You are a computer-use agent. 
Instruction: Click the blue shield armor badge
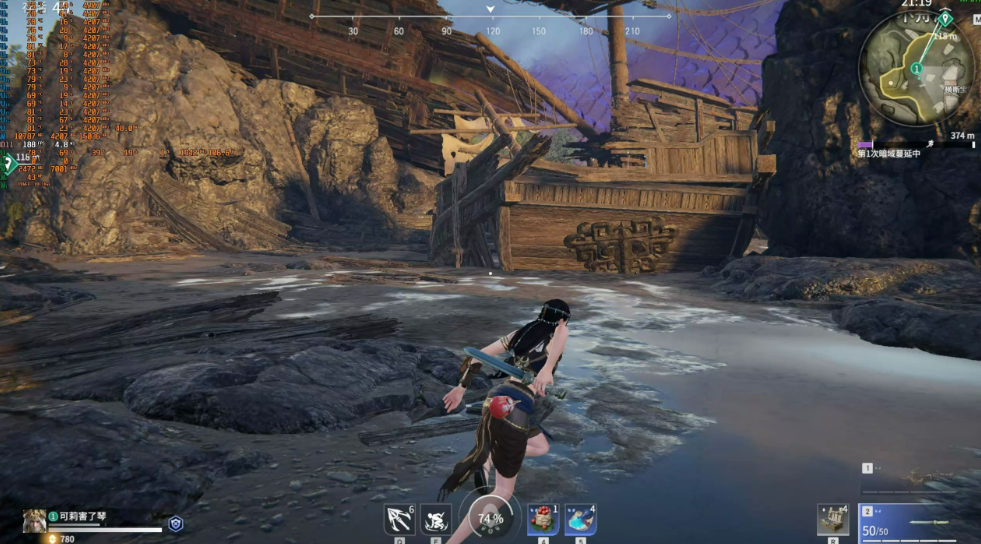point(176,523)
